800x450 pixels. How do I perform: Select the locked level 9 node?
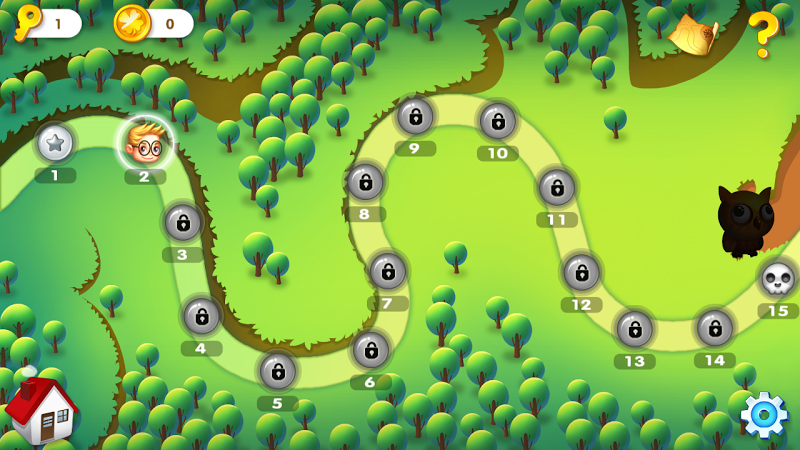[x=415, y=116]
